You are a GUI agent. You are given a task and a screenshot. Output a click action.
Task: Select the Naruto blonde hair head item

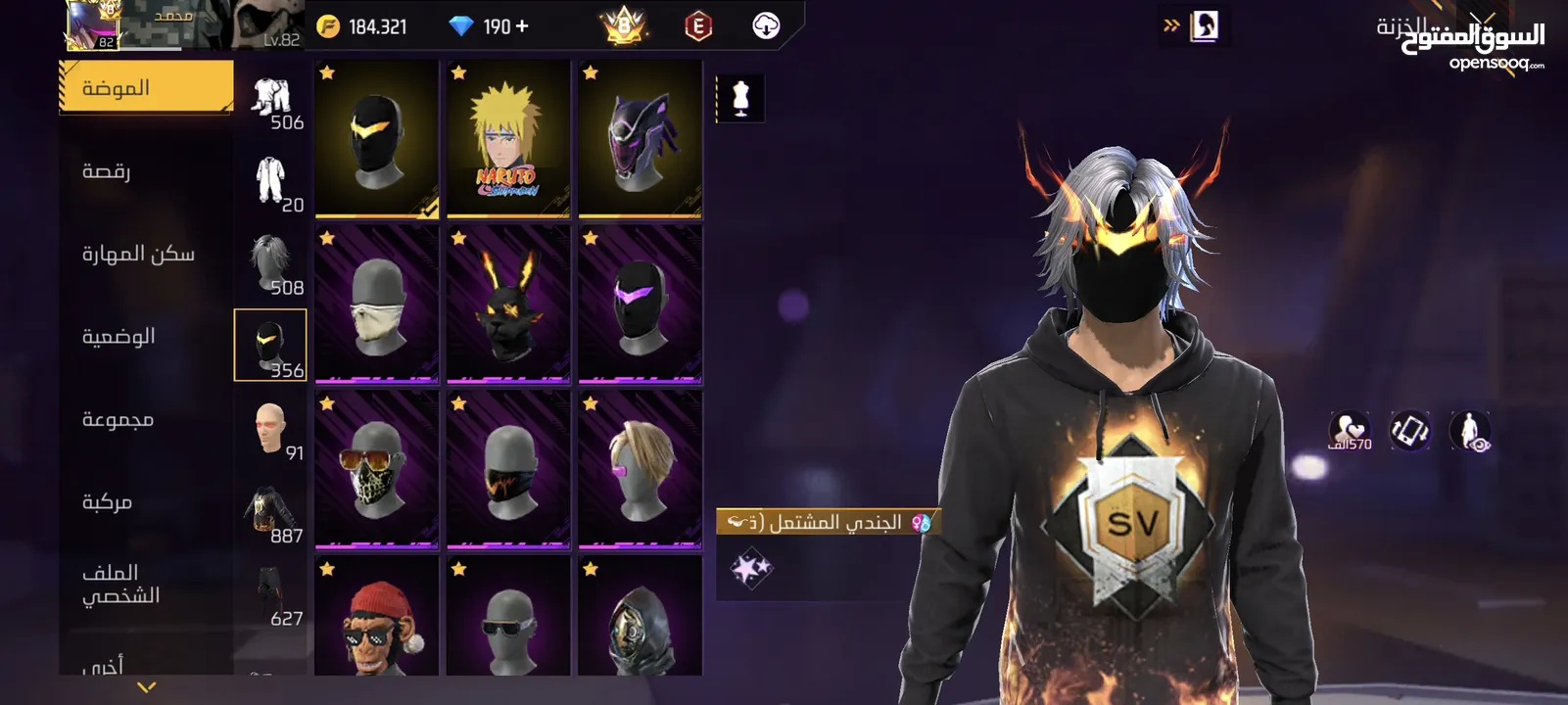[507, 138]
